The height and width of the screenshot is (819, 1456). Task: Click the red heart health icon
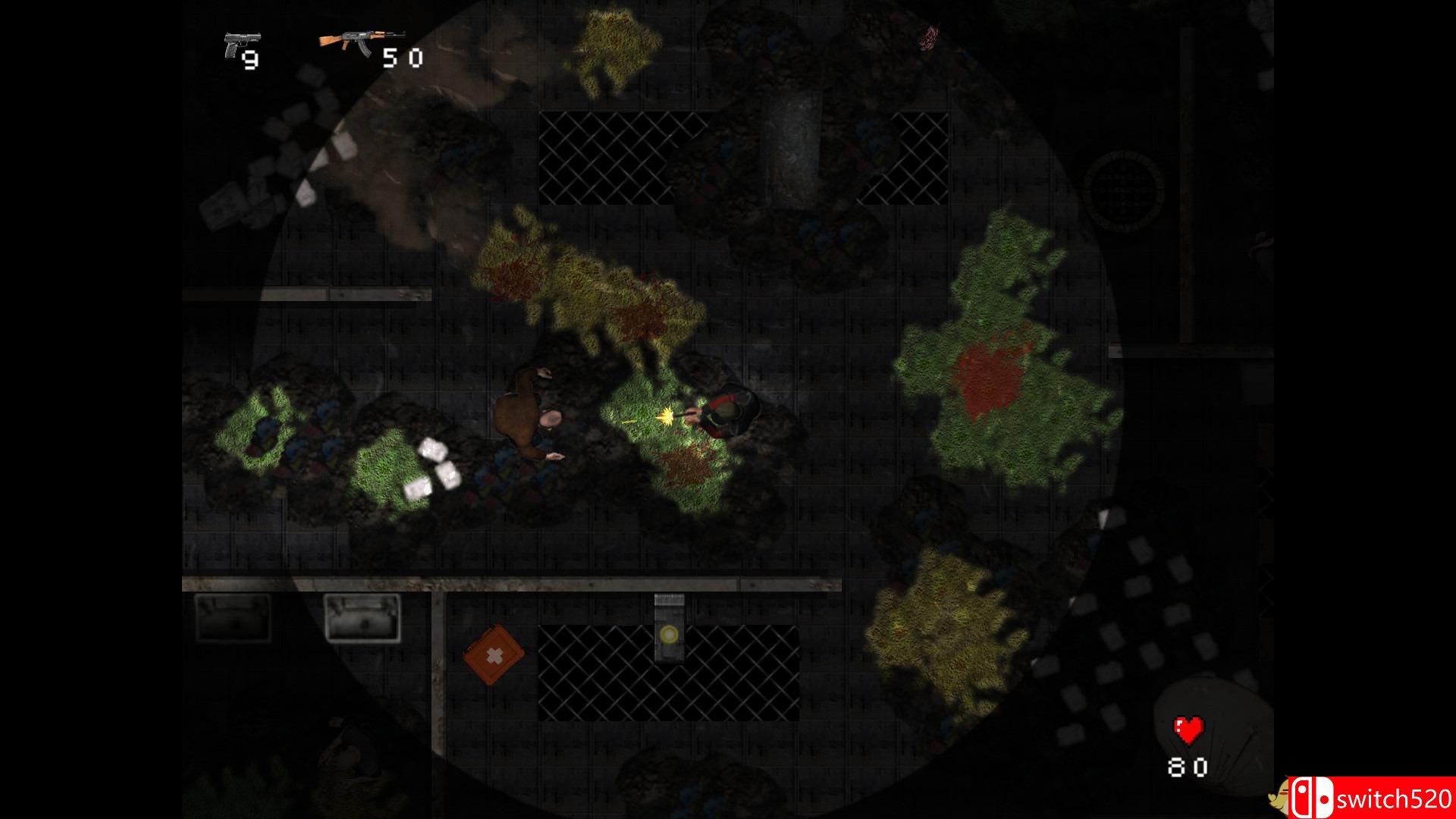point(1188,731)
